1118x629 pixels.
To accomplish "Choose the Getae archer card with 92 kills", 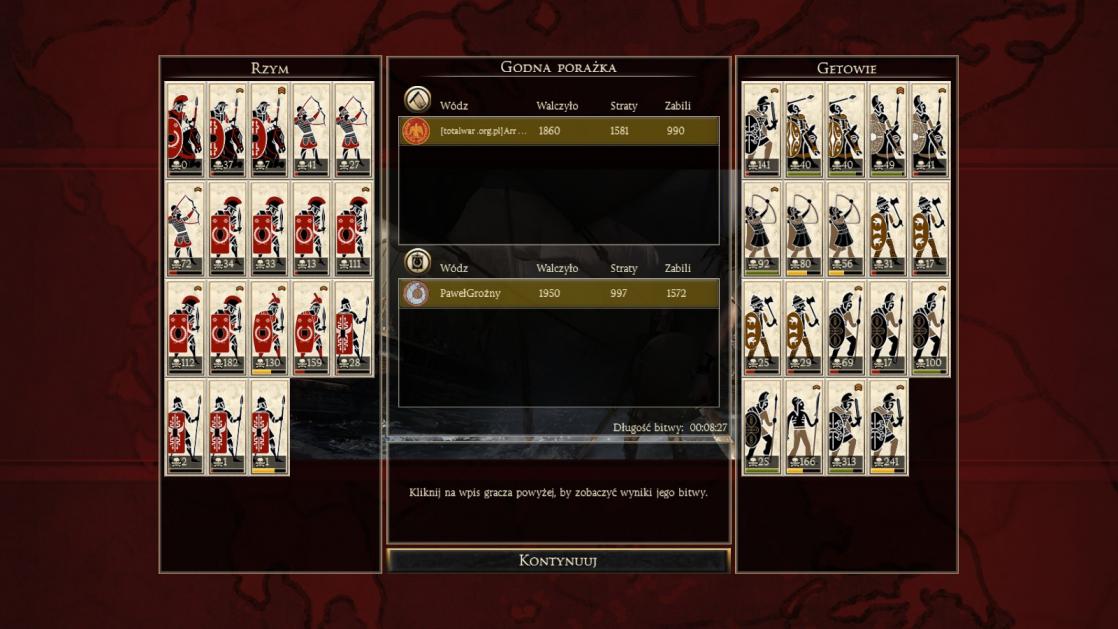I will pos(762,229).
